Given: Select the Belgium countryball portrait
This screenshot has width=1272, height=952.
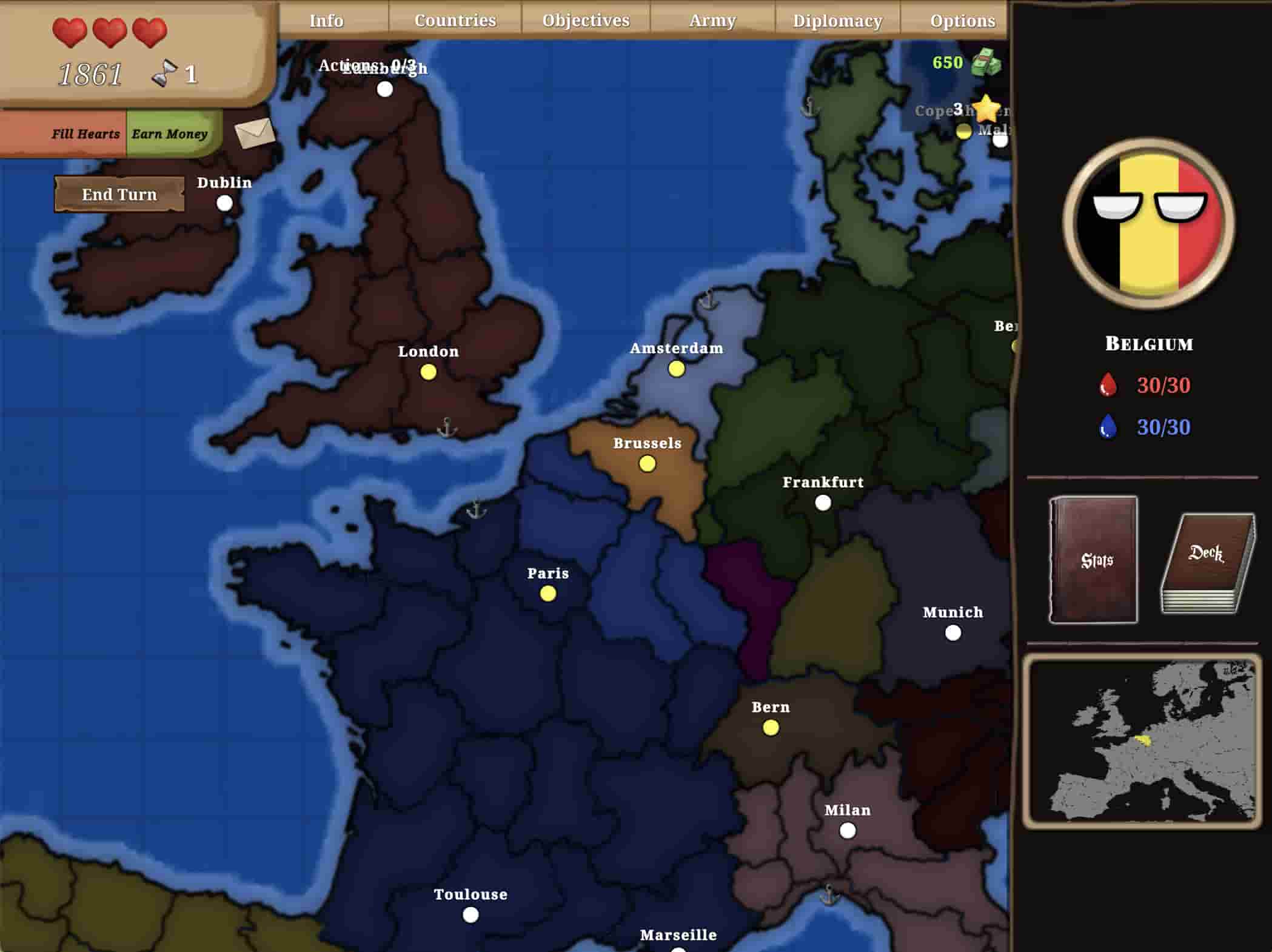Looking at the screenshot, I should [x=1148, y=223].
